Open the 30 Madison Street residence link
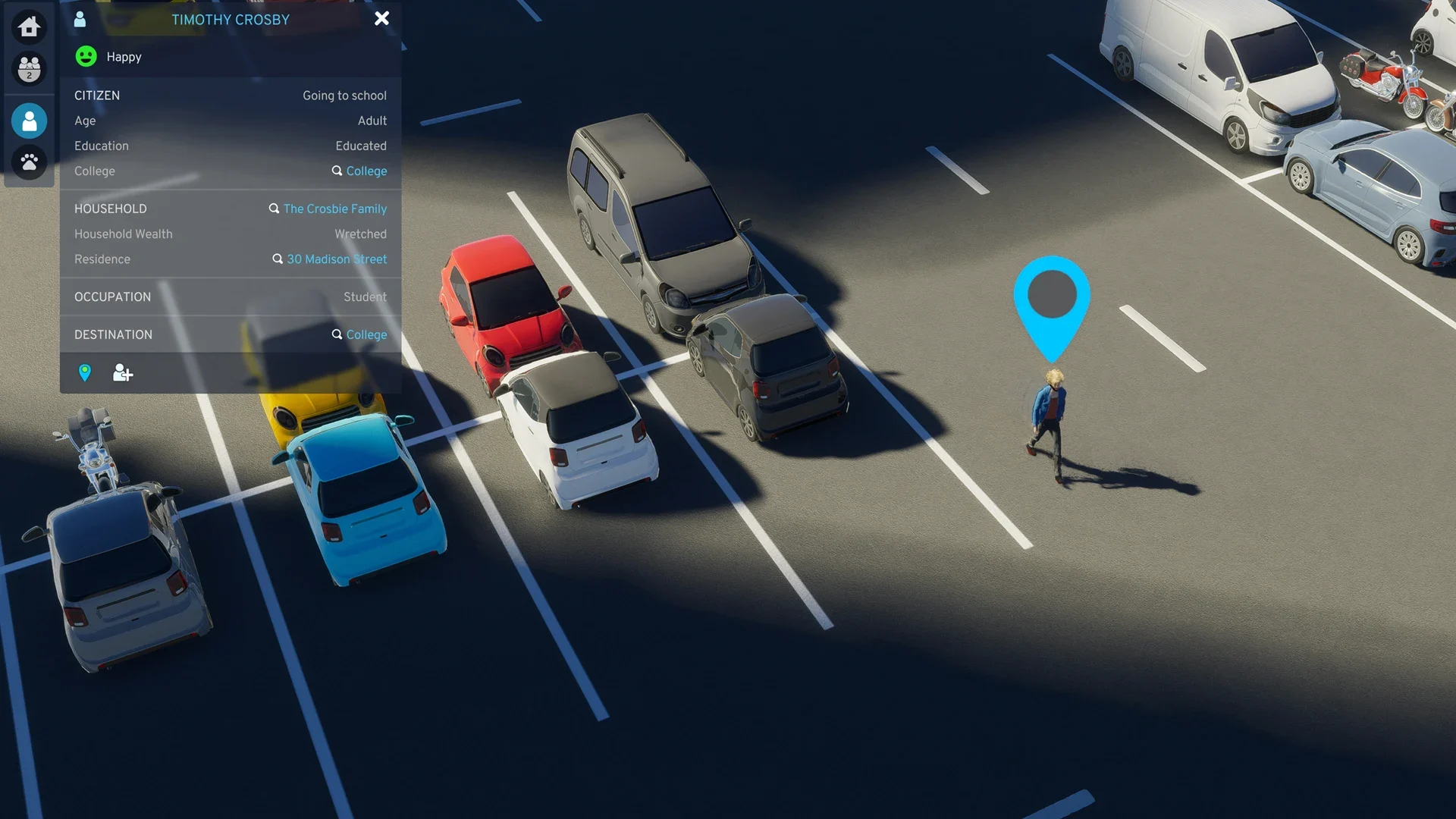The width and height of the screenshot is (1456, 819). 337,259
